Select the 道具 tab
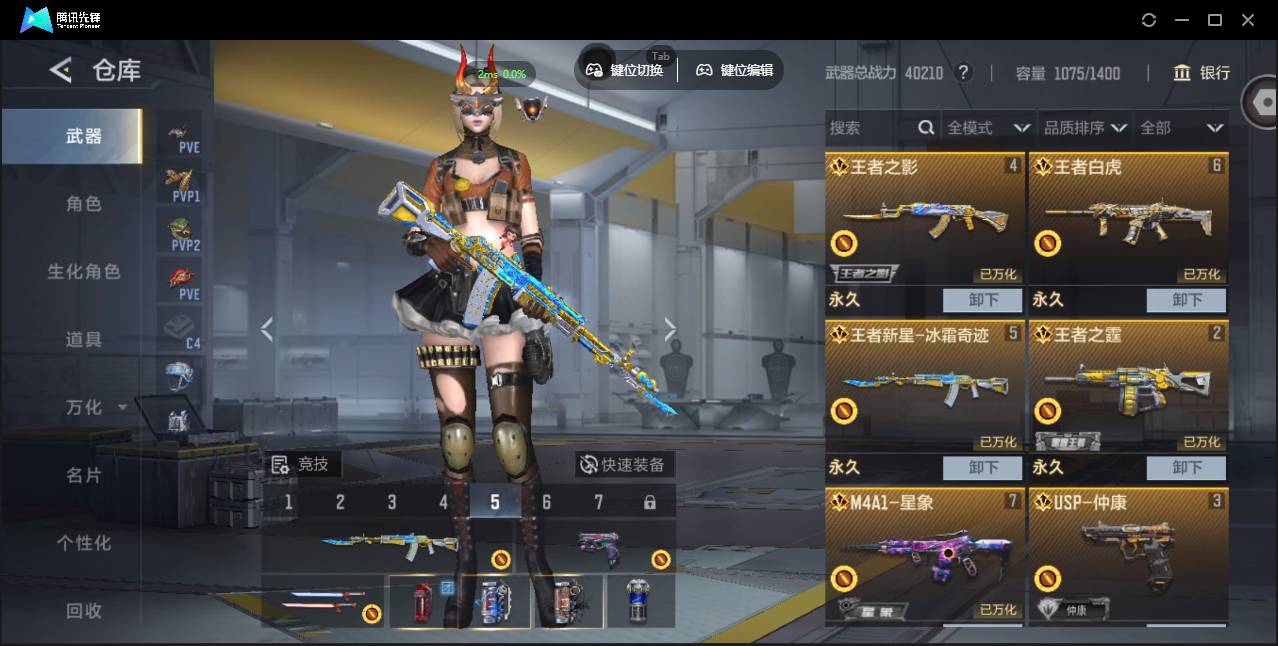The width and height of the screenshot is (1278, 646). [84, 340]
